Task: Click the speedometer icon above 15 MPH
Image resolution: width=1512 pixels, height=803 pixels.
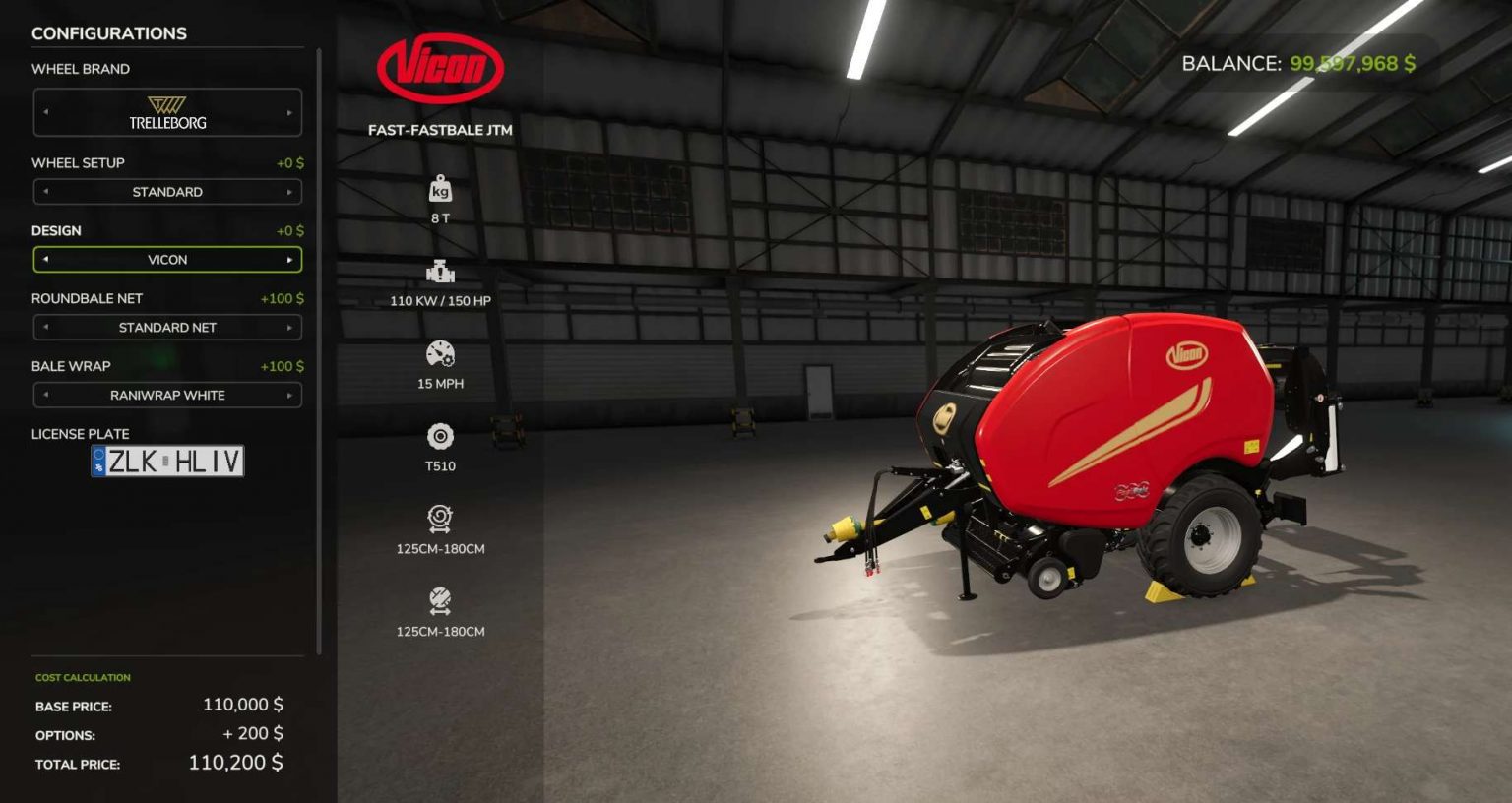Action: click(439, 353)
